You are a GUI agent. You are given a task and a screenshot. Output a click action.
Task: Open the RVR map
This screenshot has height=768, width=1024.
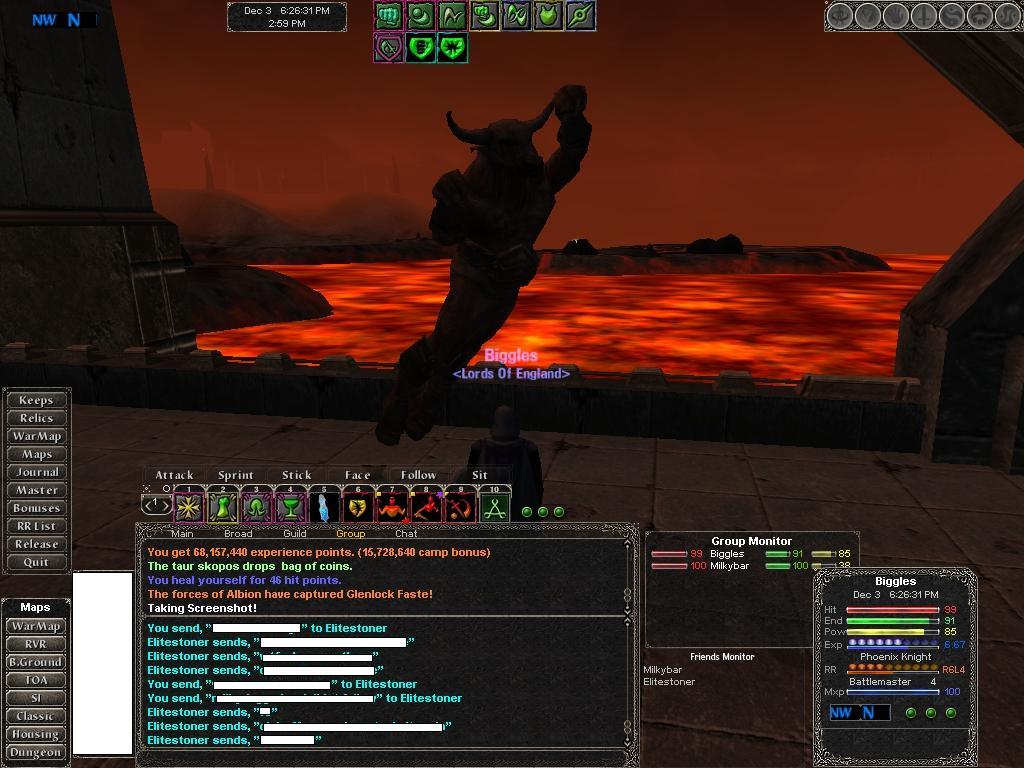coord(35,644)
